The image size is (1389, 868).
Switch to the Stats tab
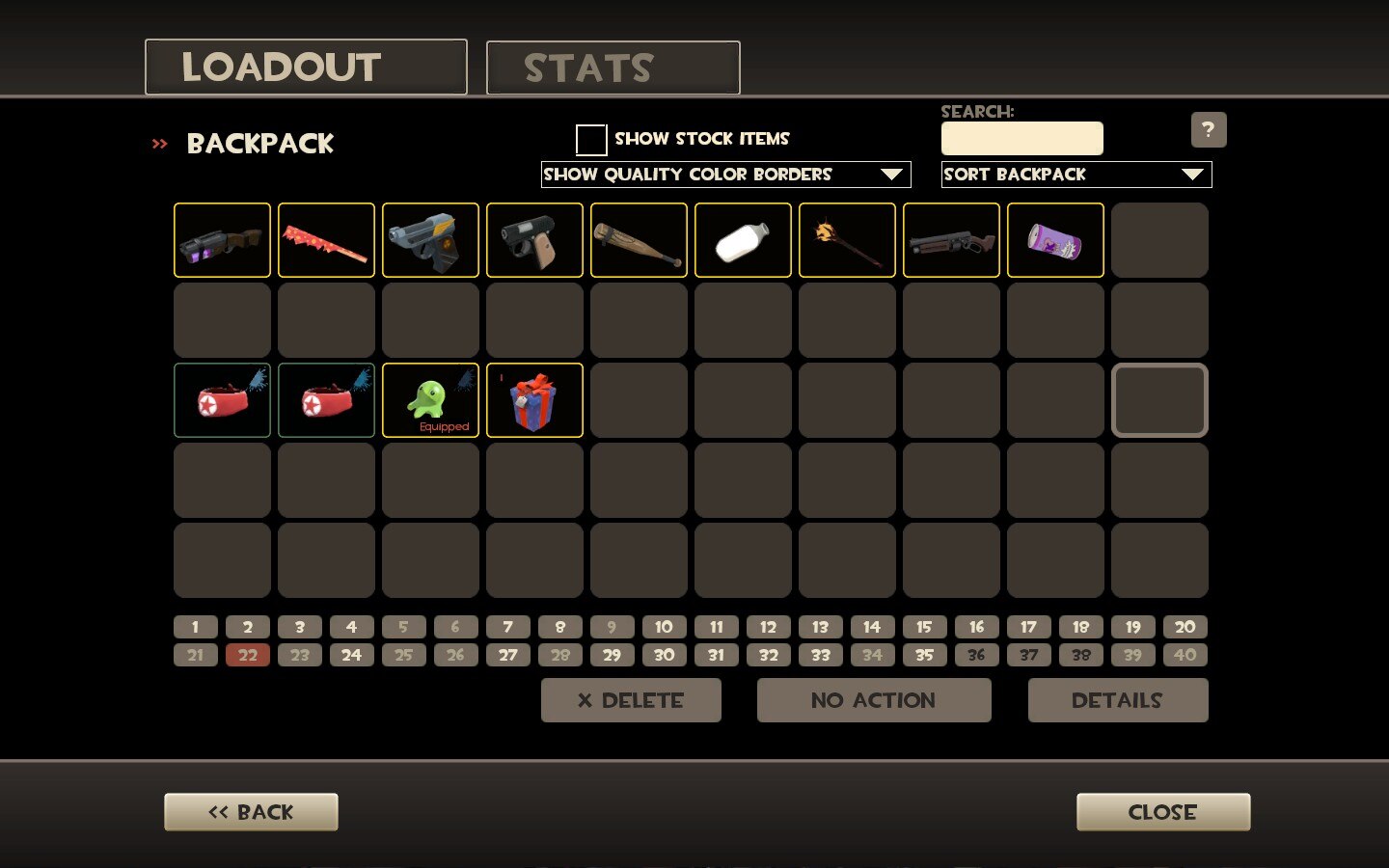click(613, 68)
